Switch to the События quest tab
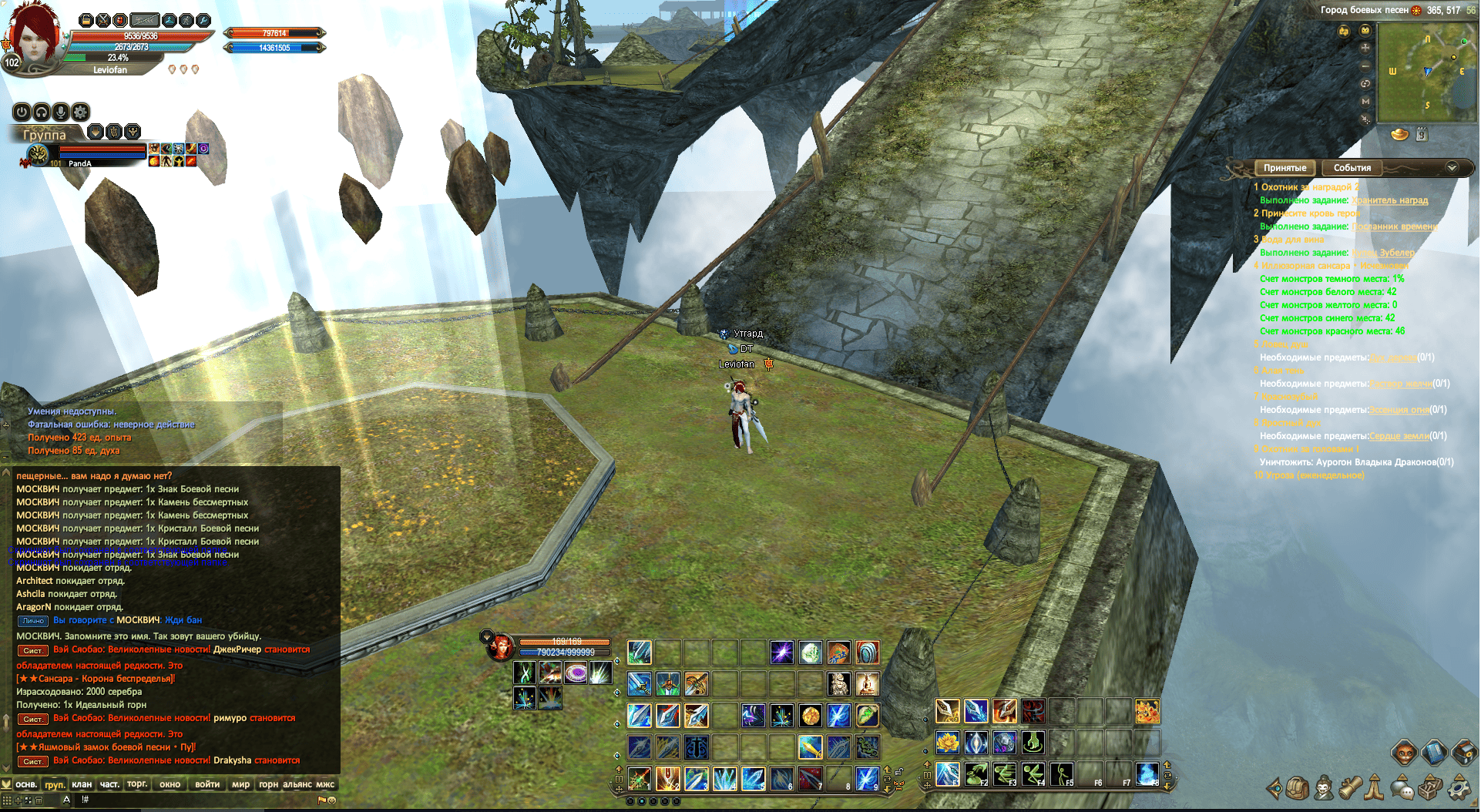Screen dimensions: 1481x812 coord(1352,168)
